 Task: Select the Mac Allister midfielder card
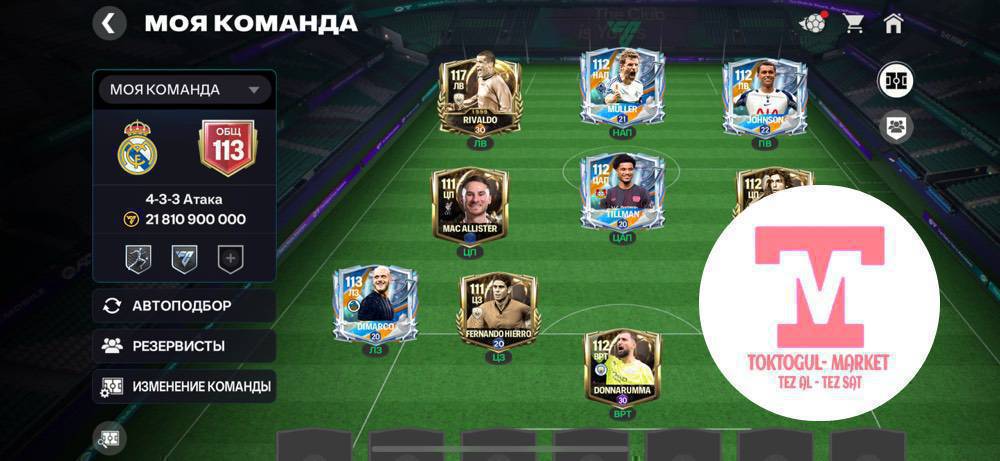click(x=469, y=205)
